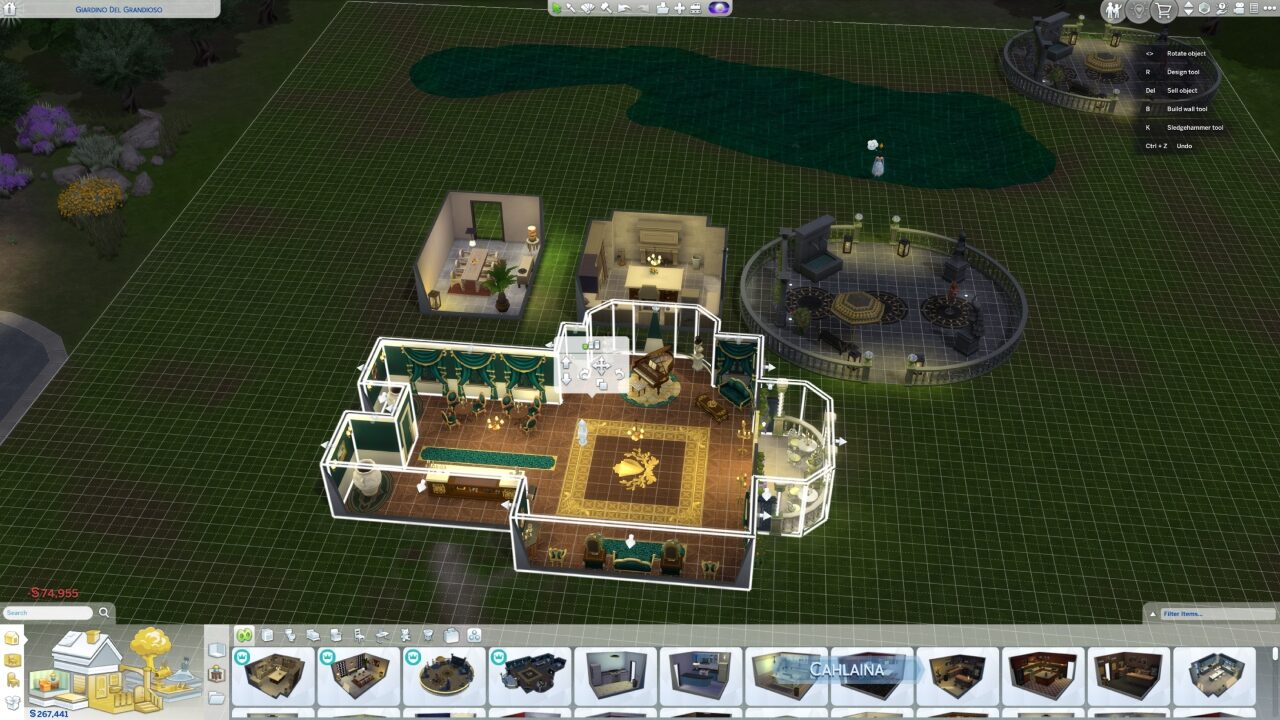The width and height of the screenshot is (1280, 720).
Task: Switch to Buy mode with the shopping cart
Action: pos(1163,10)
